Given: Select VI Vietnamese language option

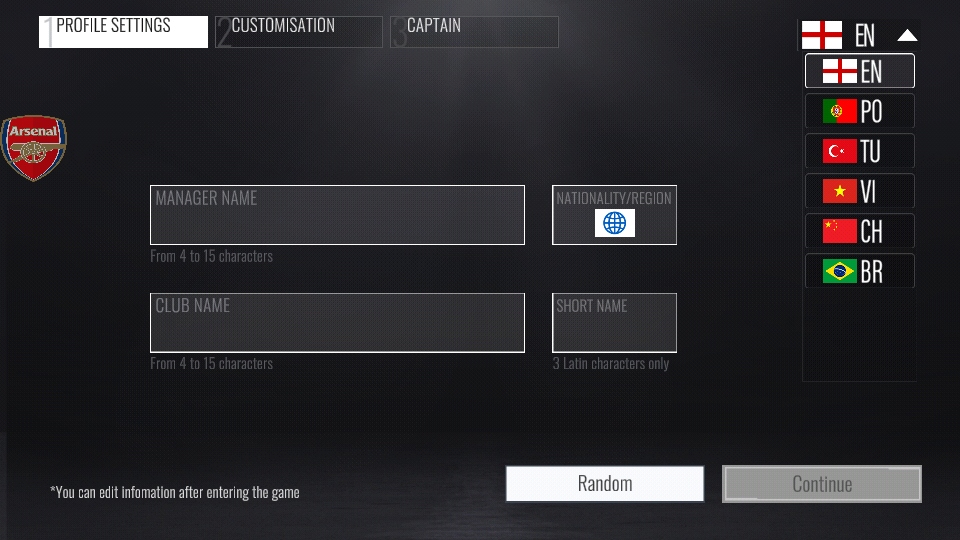Looking at the screenshot, I should click(859, 191).
